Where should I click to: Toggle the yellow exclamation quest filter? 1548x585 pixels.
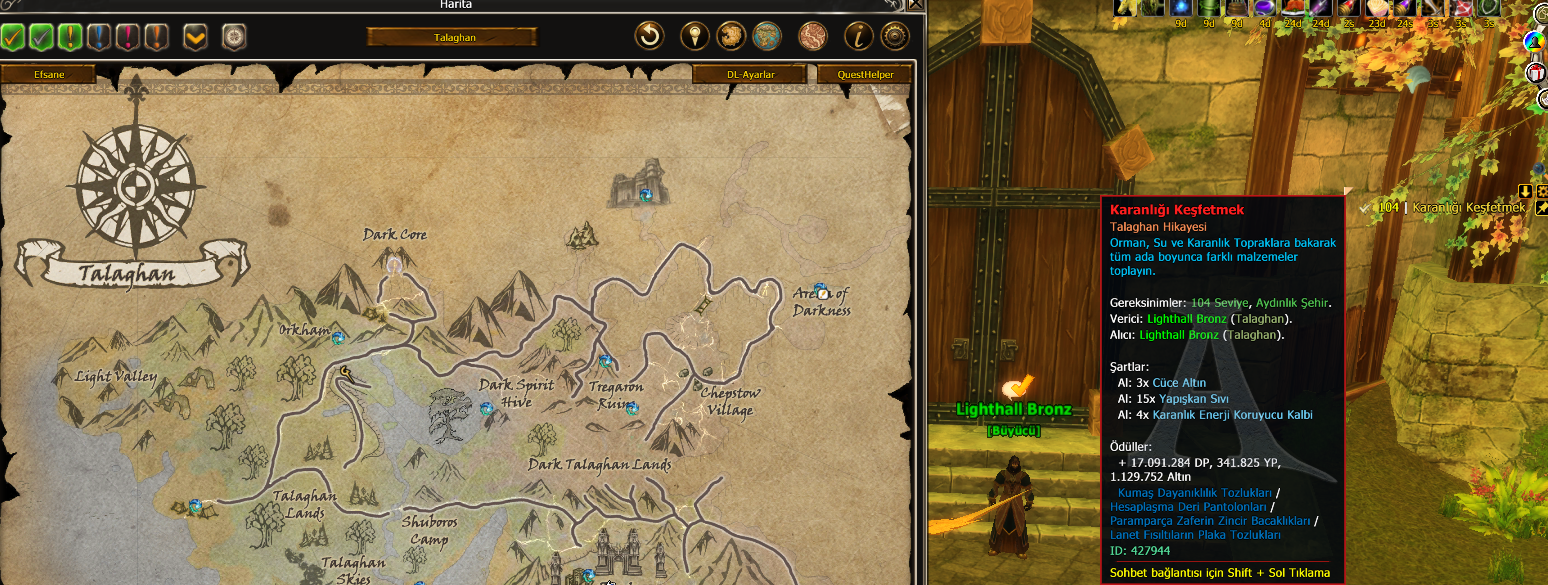70,38
